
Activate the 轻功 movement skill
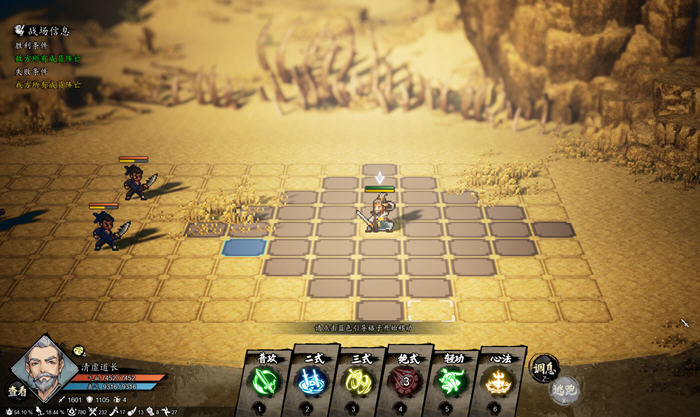point(451,381)
